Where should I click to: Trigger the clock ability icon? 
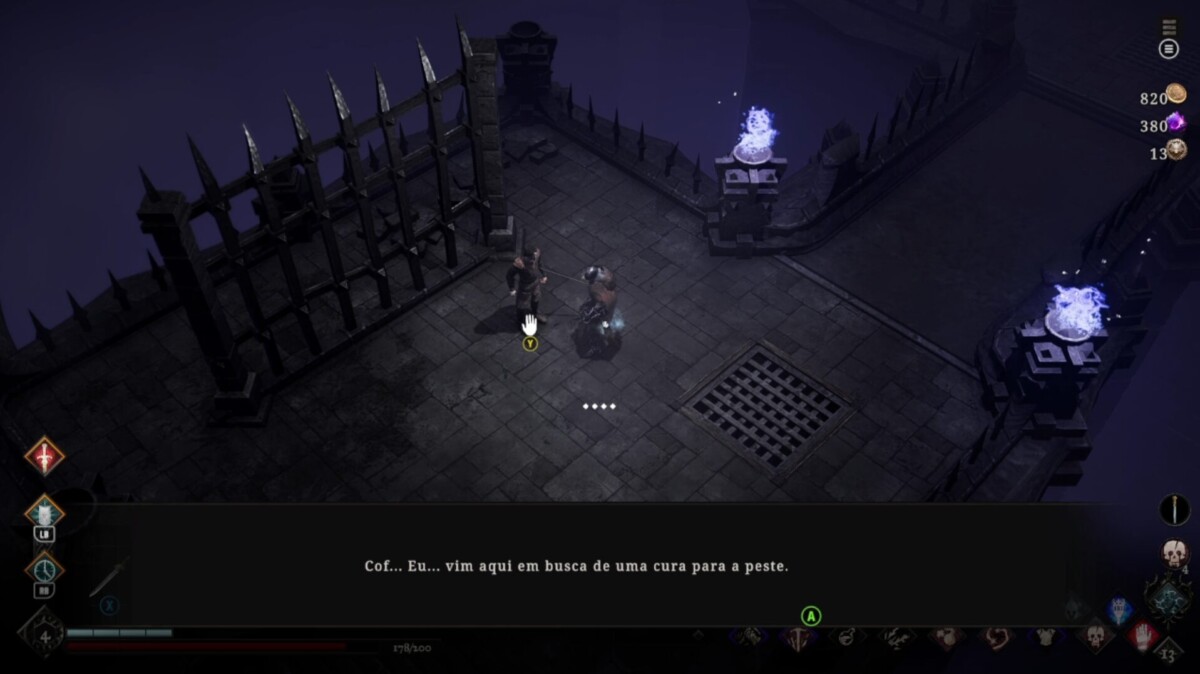pyautogui.click(x=44, y=569)
